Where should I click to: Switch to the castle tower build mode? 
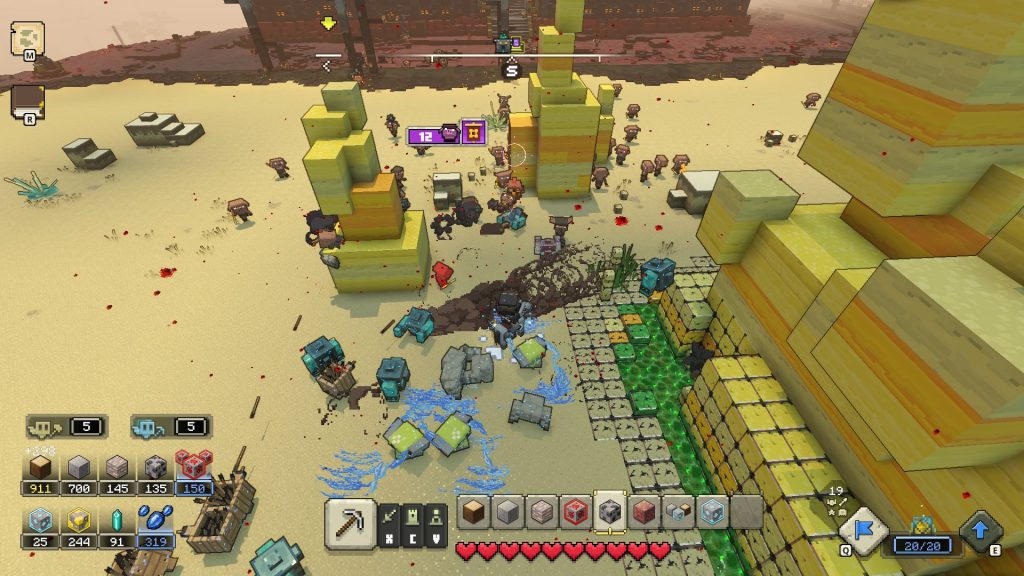tap(413, 516)
